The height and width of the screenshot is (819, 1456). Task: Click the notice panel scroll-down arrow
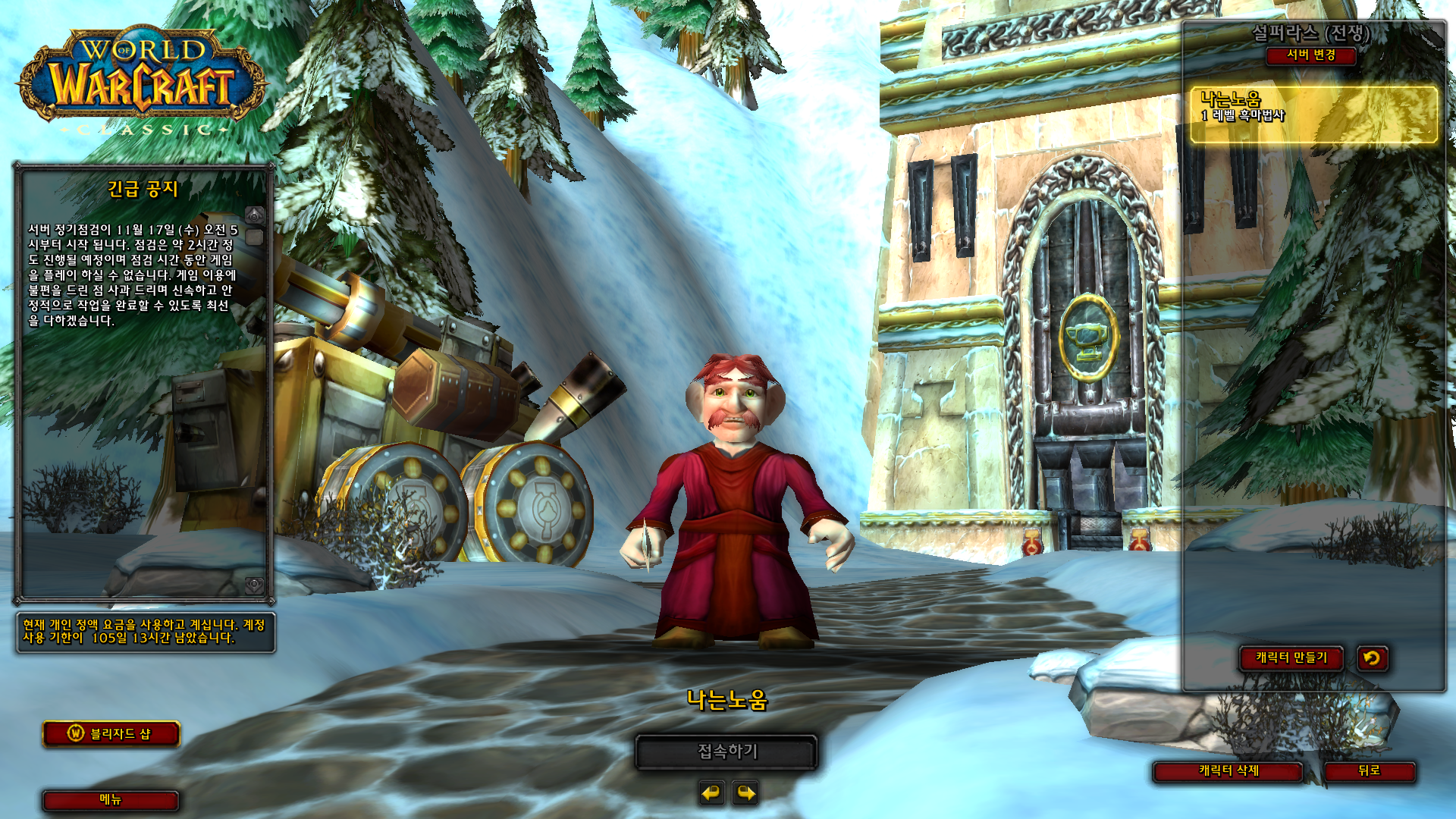[x=255, y=585]
